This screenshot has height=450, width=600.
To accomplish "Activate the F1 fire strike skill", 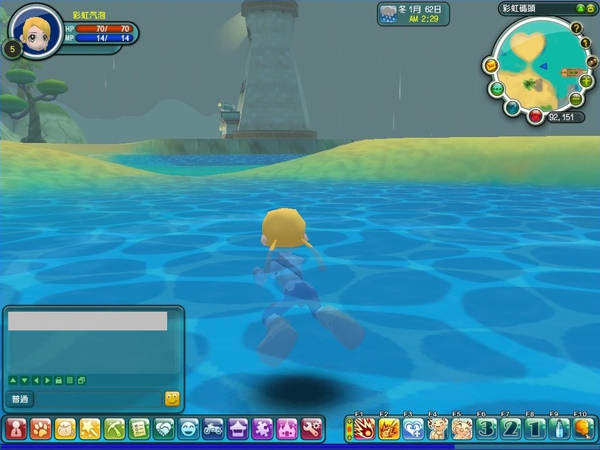I will click(x=364, y=429).
